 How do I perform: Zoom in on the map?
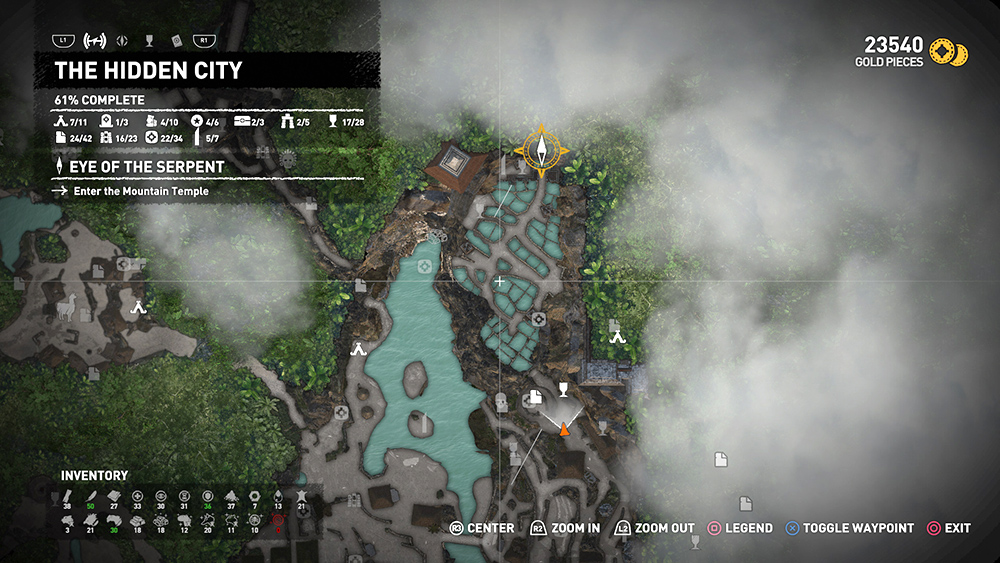pos(566,528)
